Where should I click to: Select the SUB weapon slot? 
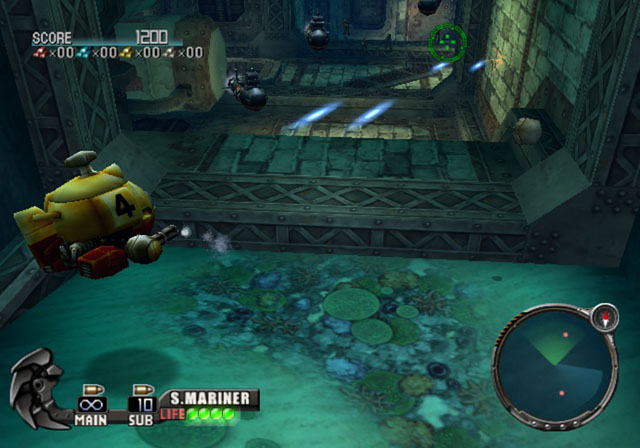point(141,403)
